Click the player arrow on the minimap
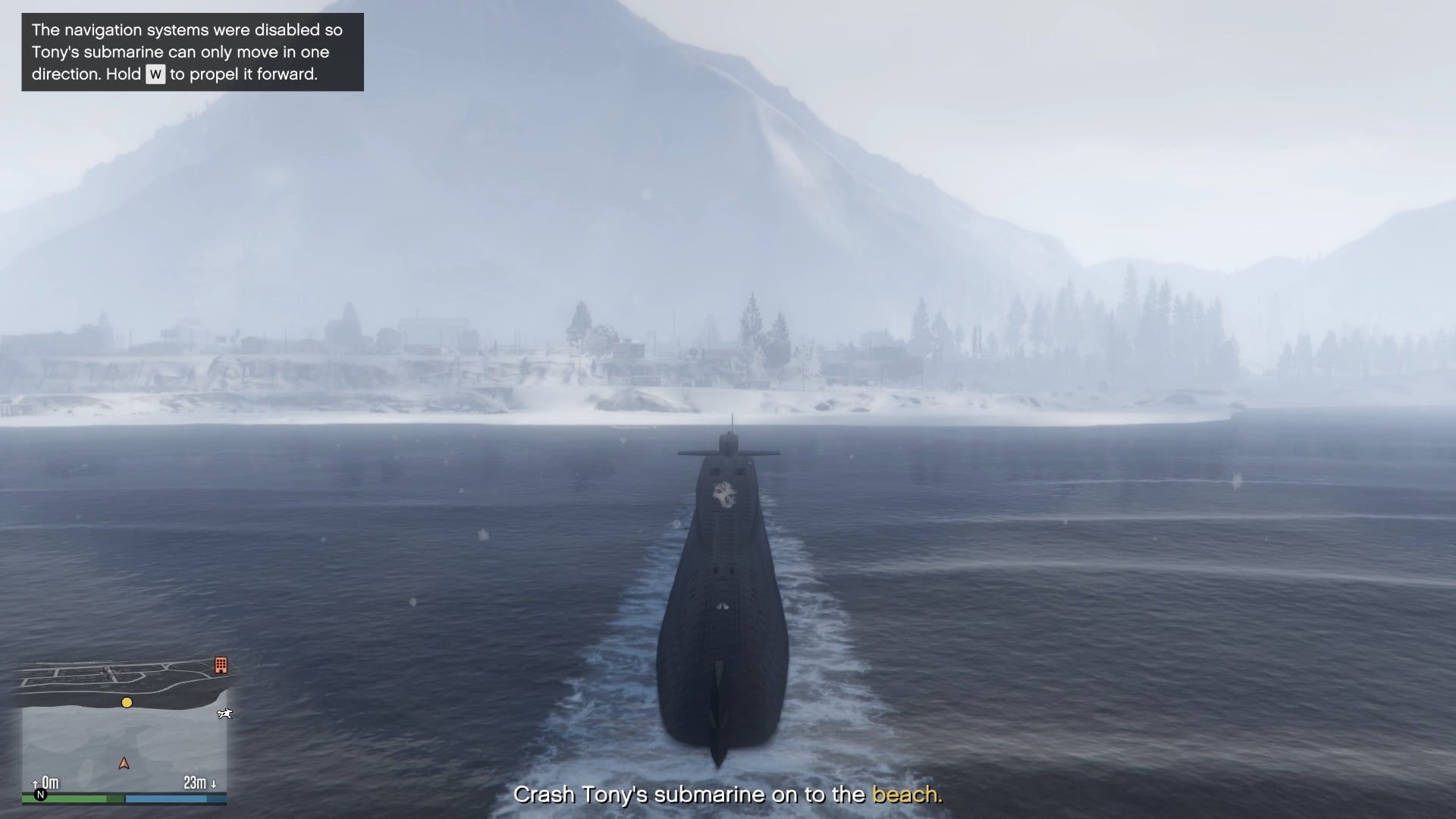The image size is (1456, 819). click(124, 764)
